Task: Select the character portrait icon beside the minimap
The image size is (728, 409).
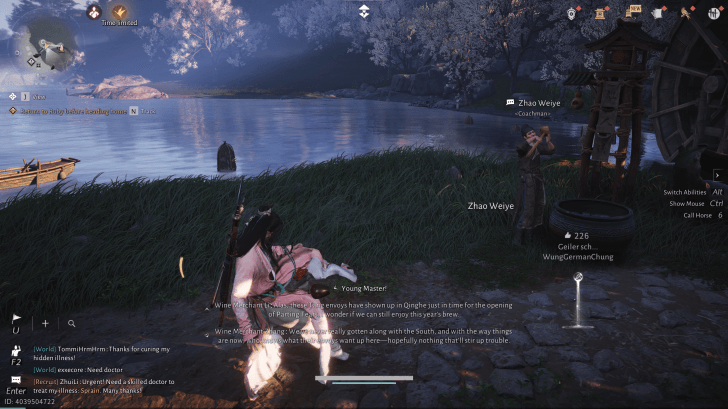Action: (94, 12)
